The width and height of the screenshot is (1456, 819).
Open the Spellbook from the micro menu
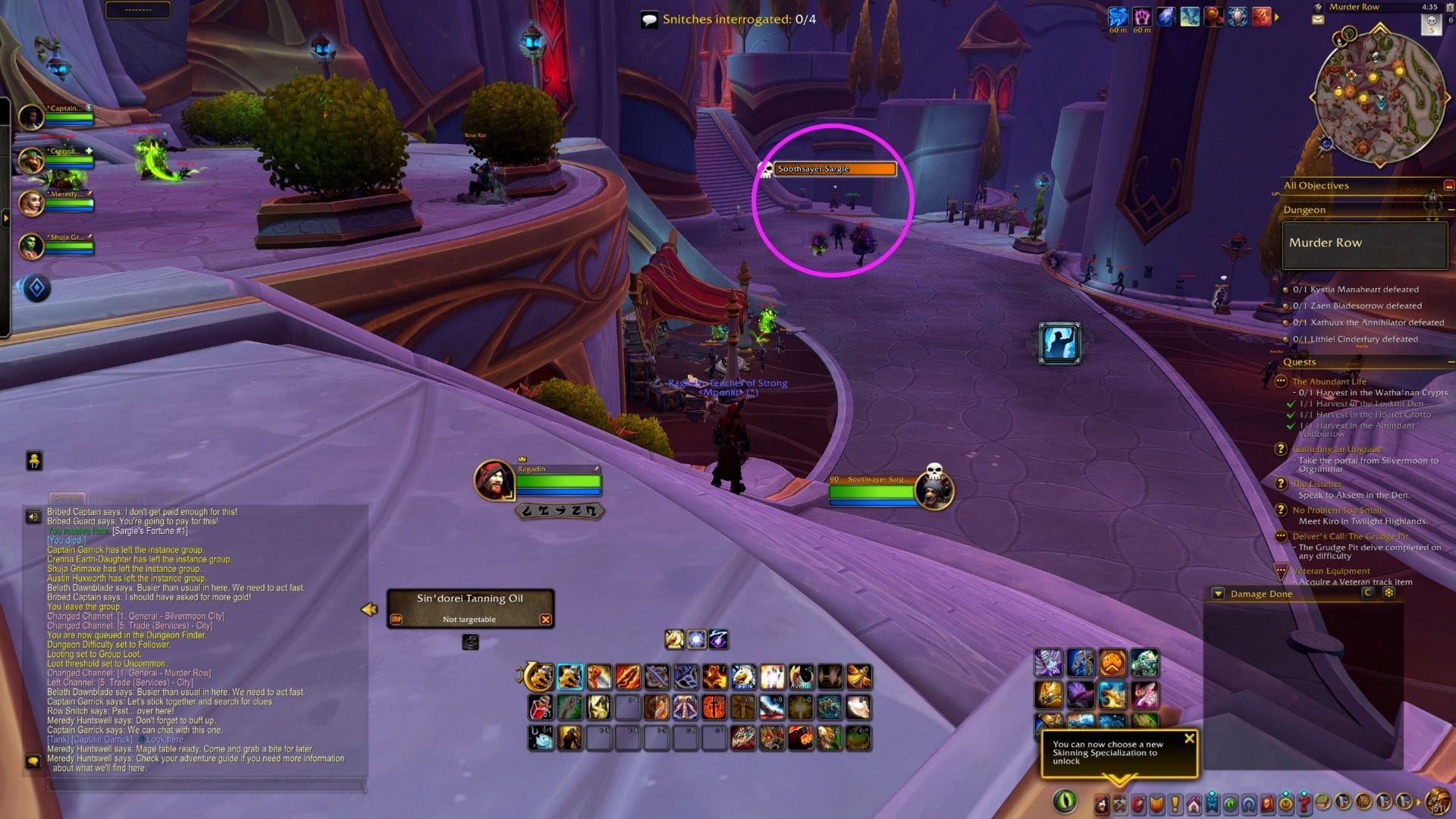(1137, 802)
